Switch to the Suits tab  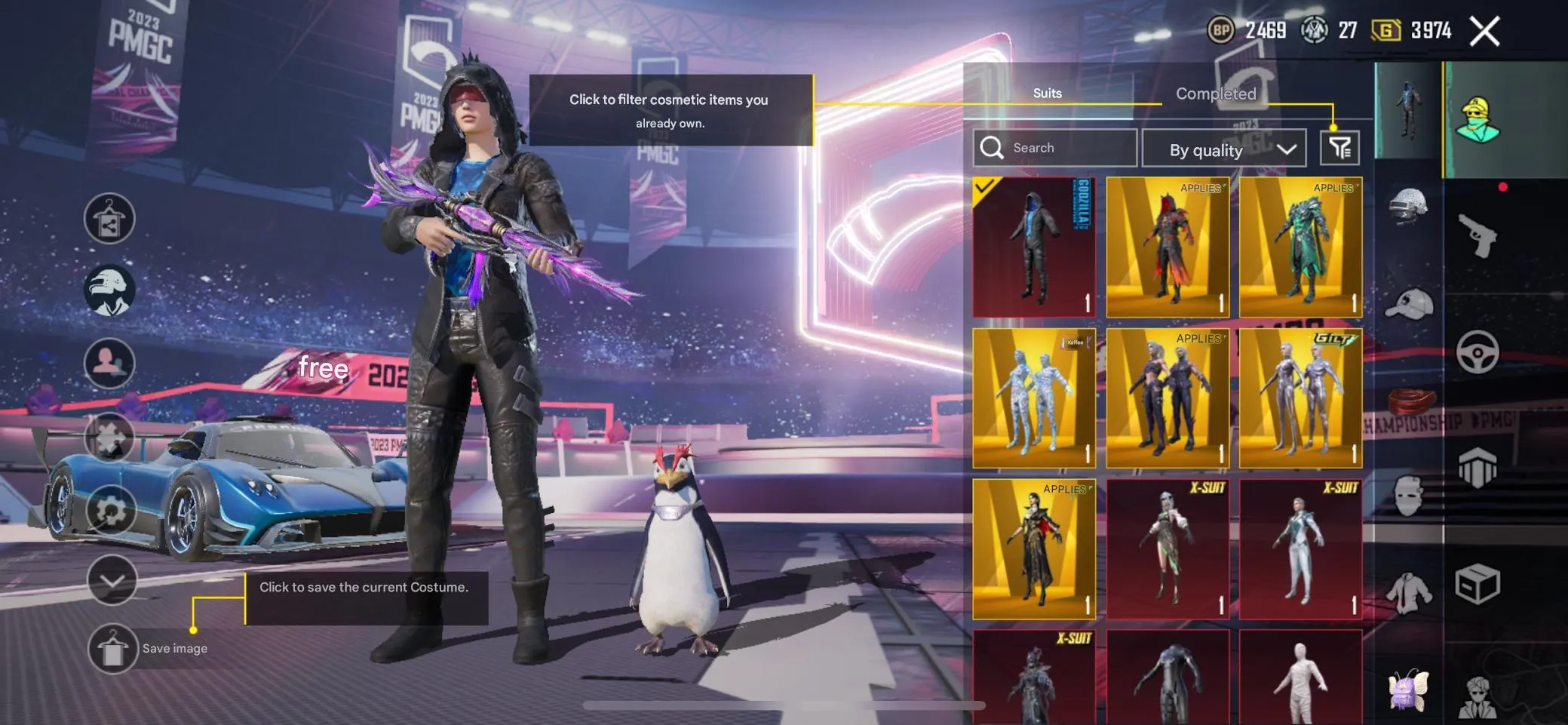tap(1047, 94)
